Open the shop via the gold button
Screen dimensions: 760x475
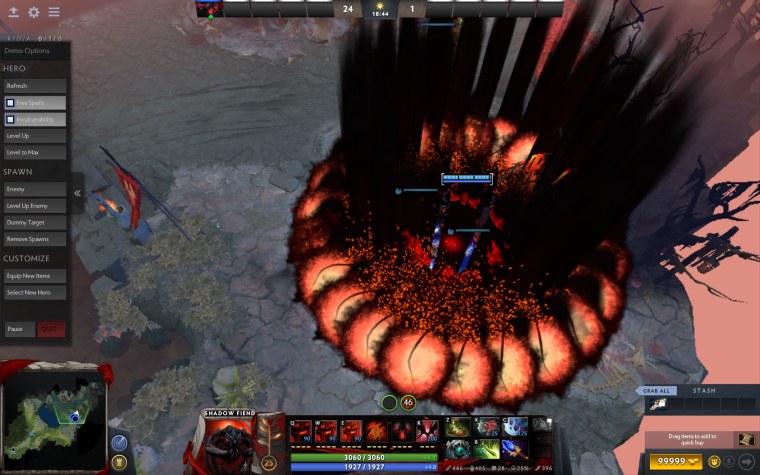tap(673, 461)
